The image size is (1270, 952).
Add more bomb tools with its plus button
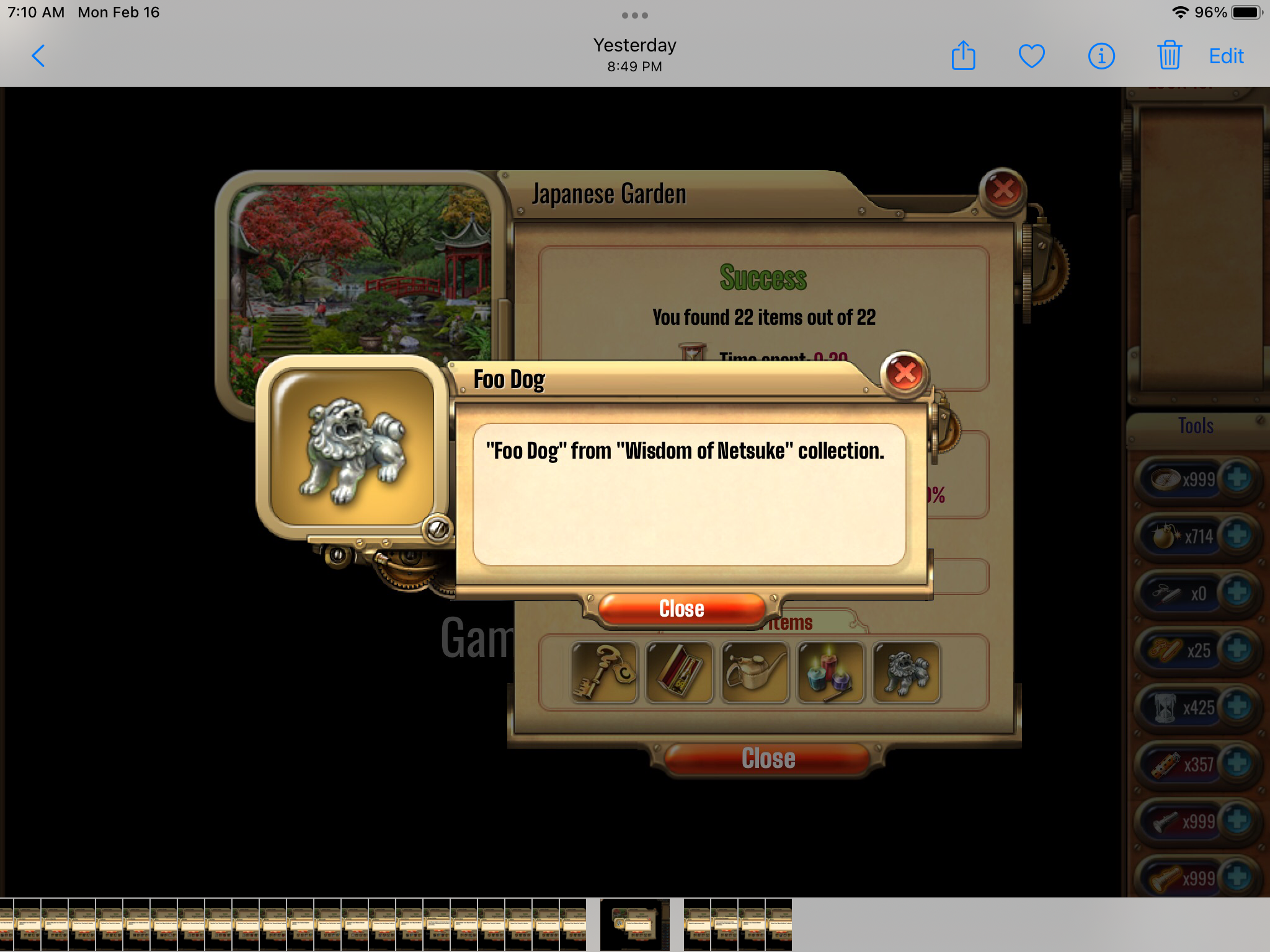click(1237, 535)
